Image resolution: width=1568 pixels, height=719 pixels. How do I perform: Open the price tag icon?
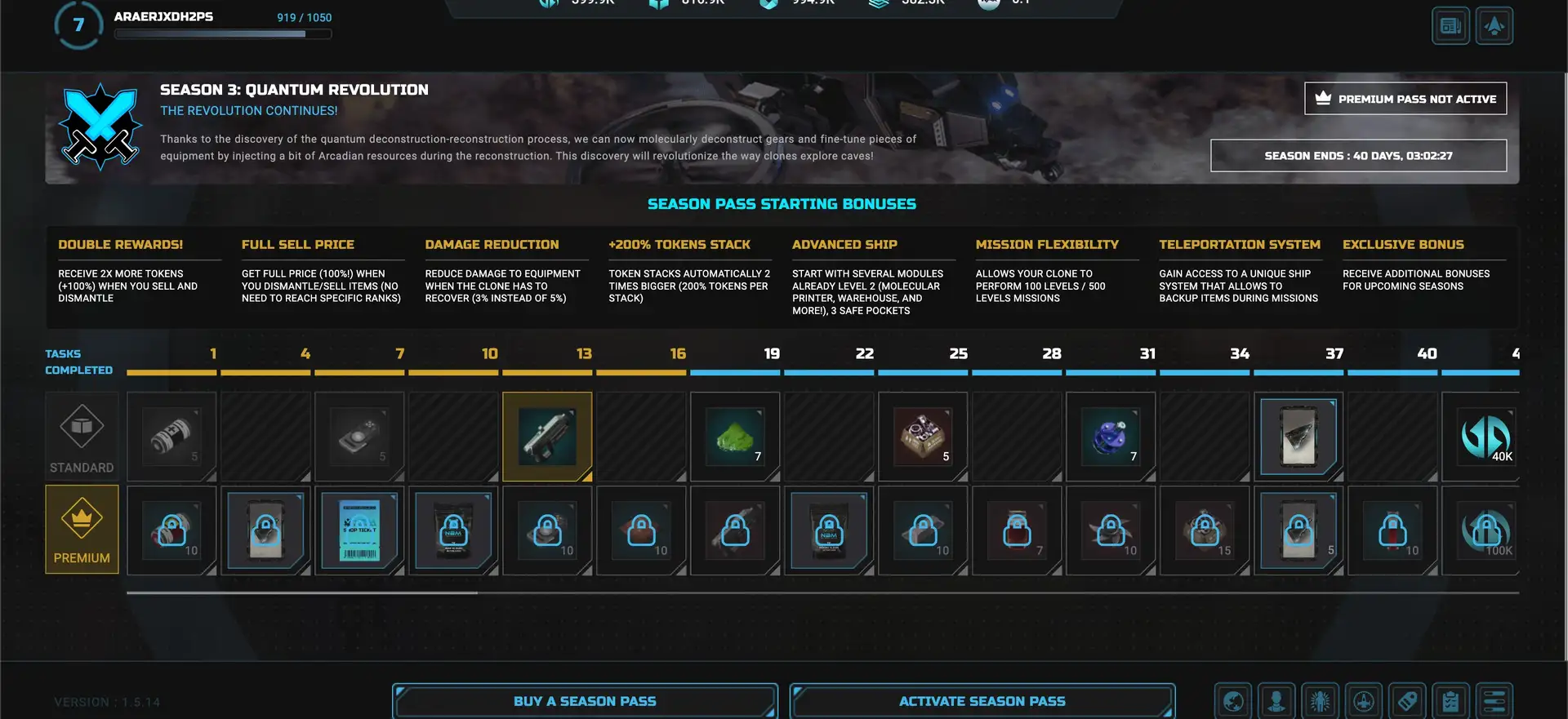click(1407, 701)
